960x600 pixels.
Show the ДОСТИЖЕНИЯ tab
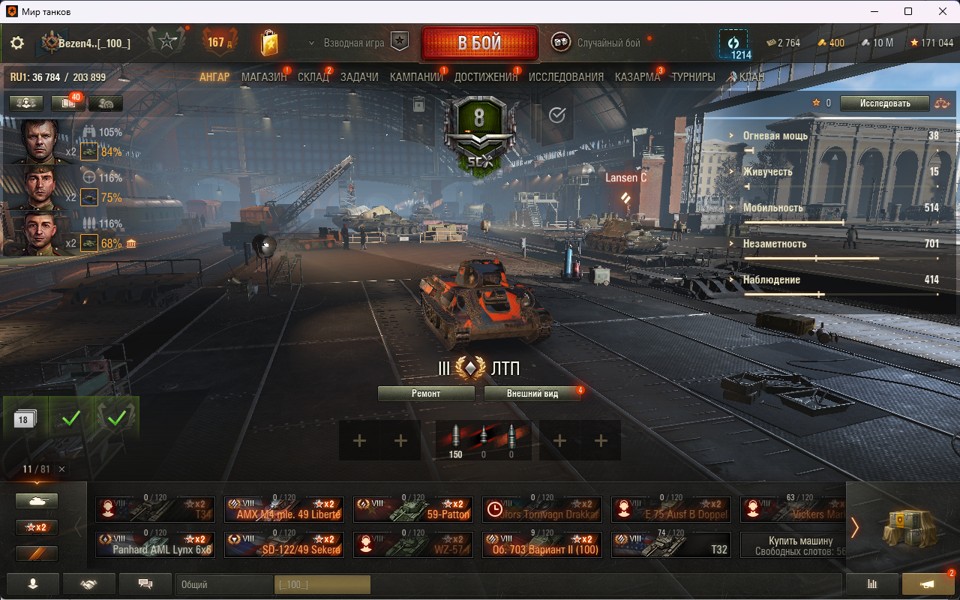(x=486, y=77)
